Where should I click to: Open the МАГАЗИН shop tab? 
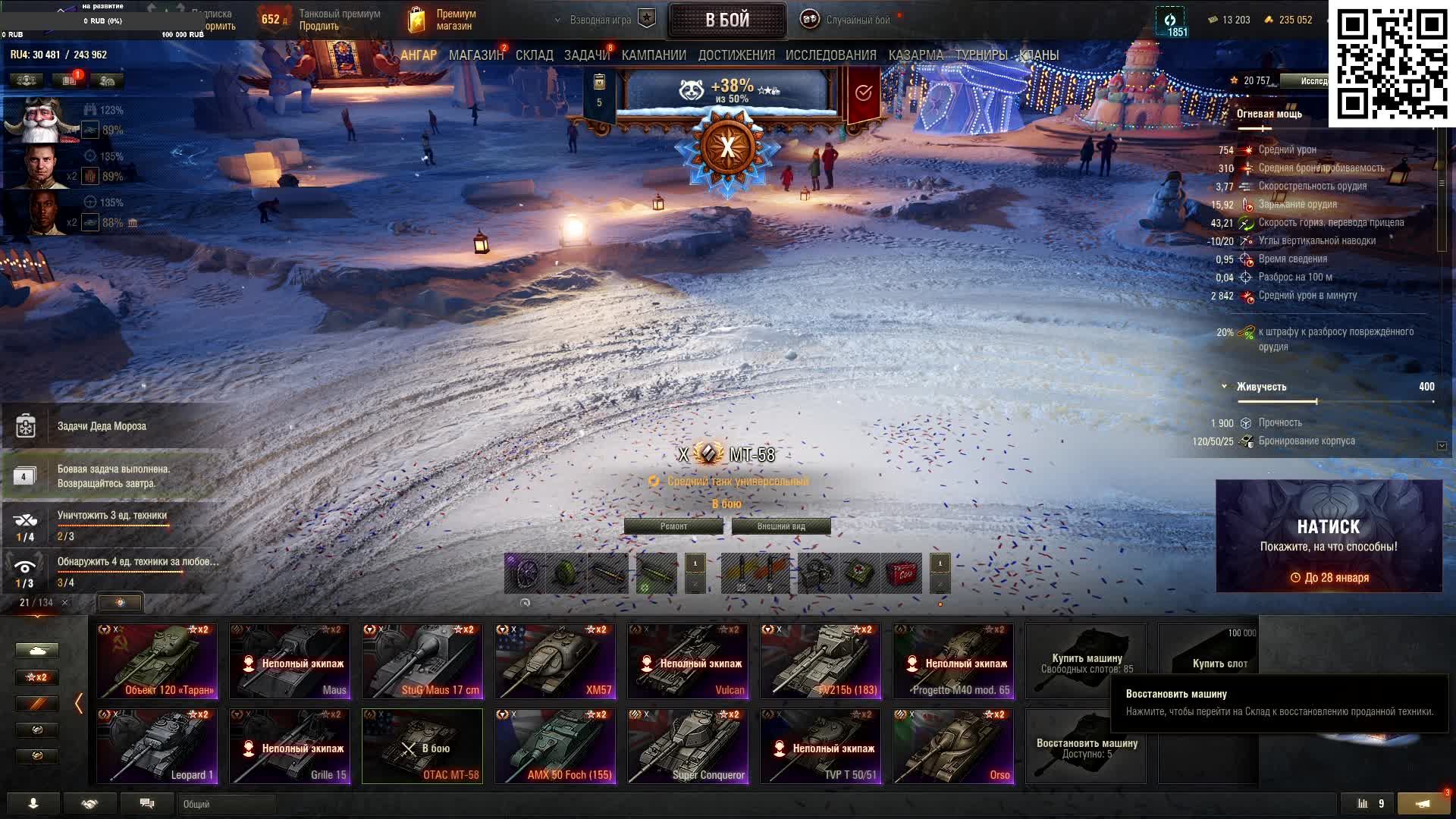[475, 55]
